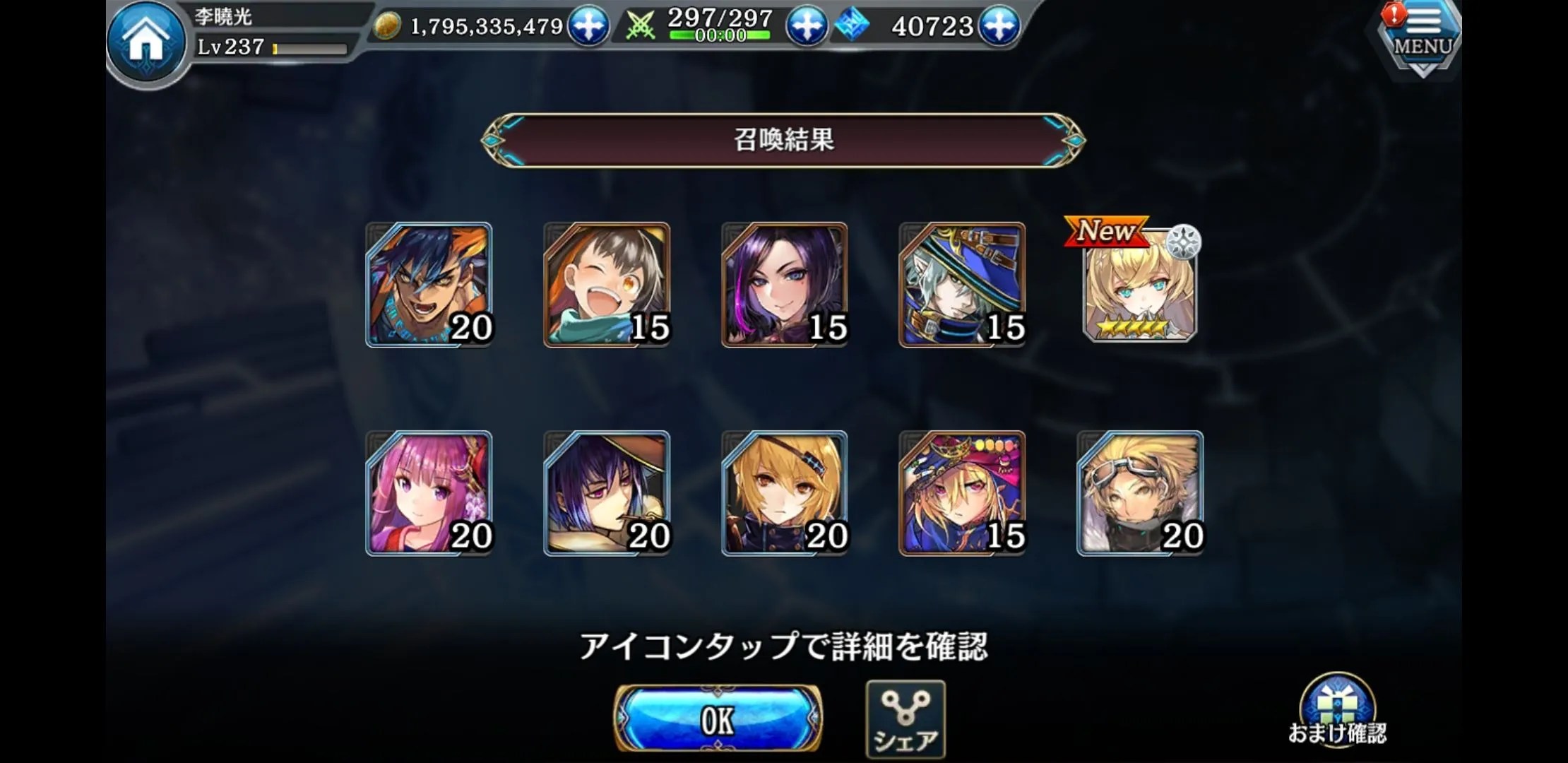Viewport: 1568px width, 763px height.
Task: View the purple-haired woman with pink streak
Action: coord(784,285)
